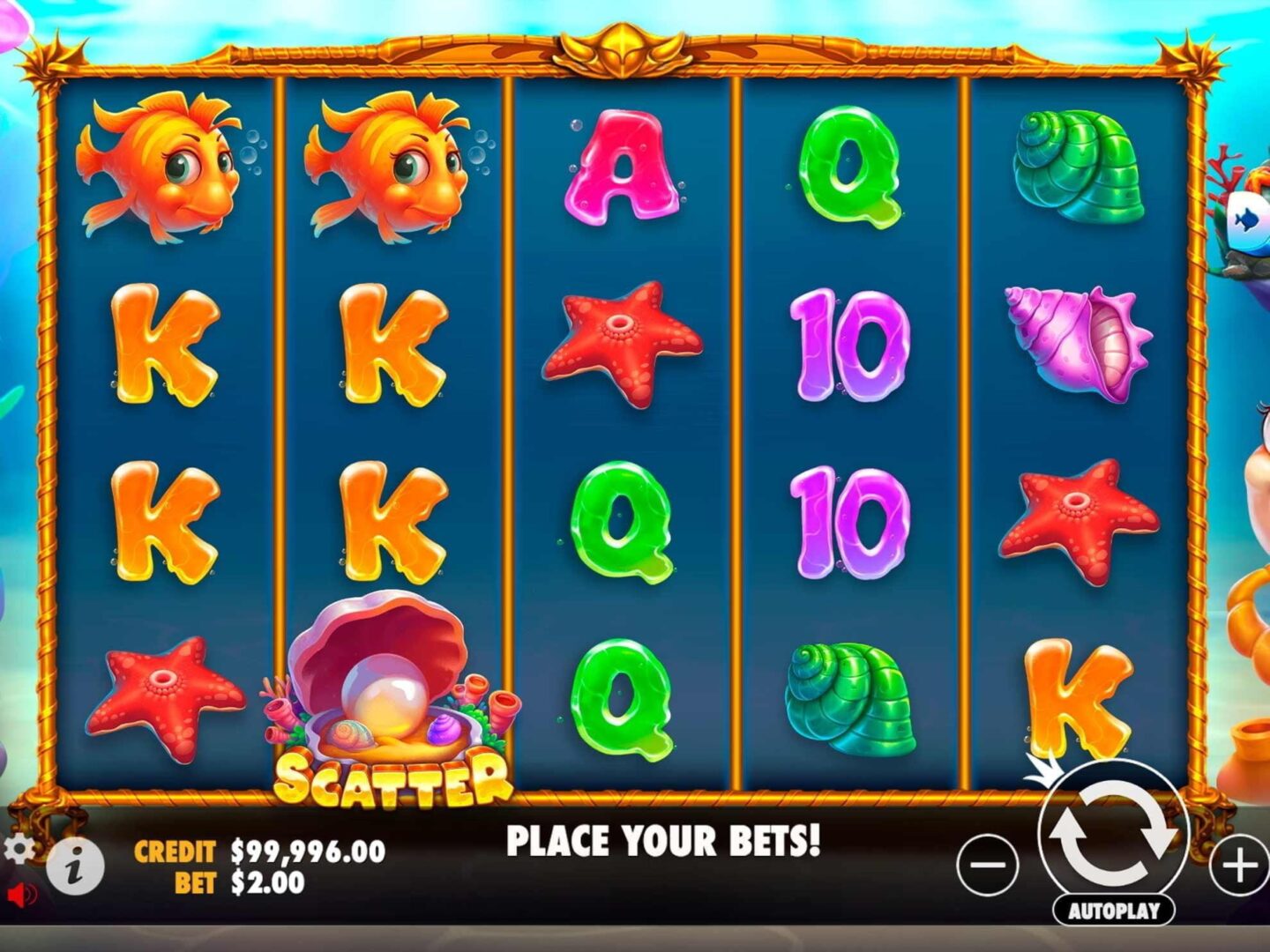This screenshot has height=952, width=1270.
Task: Toggle the sound speaker icon
Action: pos(21,895)
